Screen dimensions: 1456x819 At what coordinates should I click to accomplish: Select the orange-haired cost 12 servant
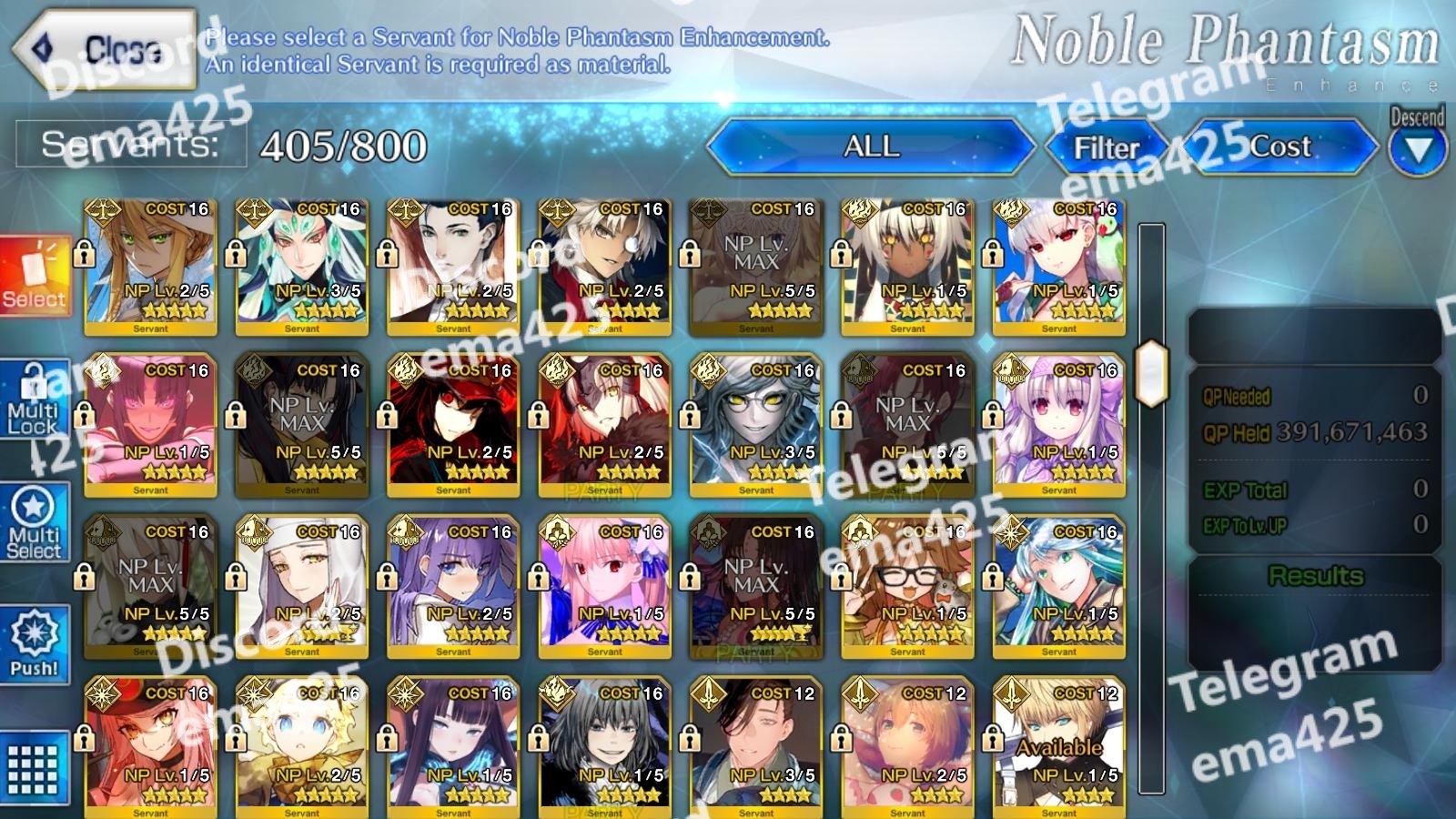[x=908, y=746]
